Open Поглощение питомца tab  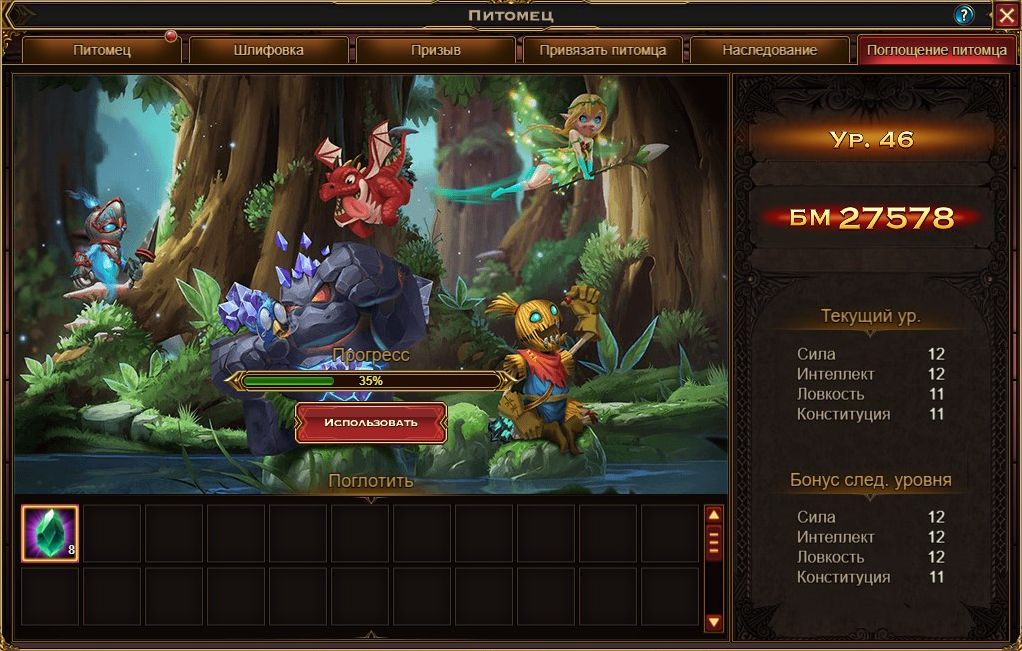point(936,51)
